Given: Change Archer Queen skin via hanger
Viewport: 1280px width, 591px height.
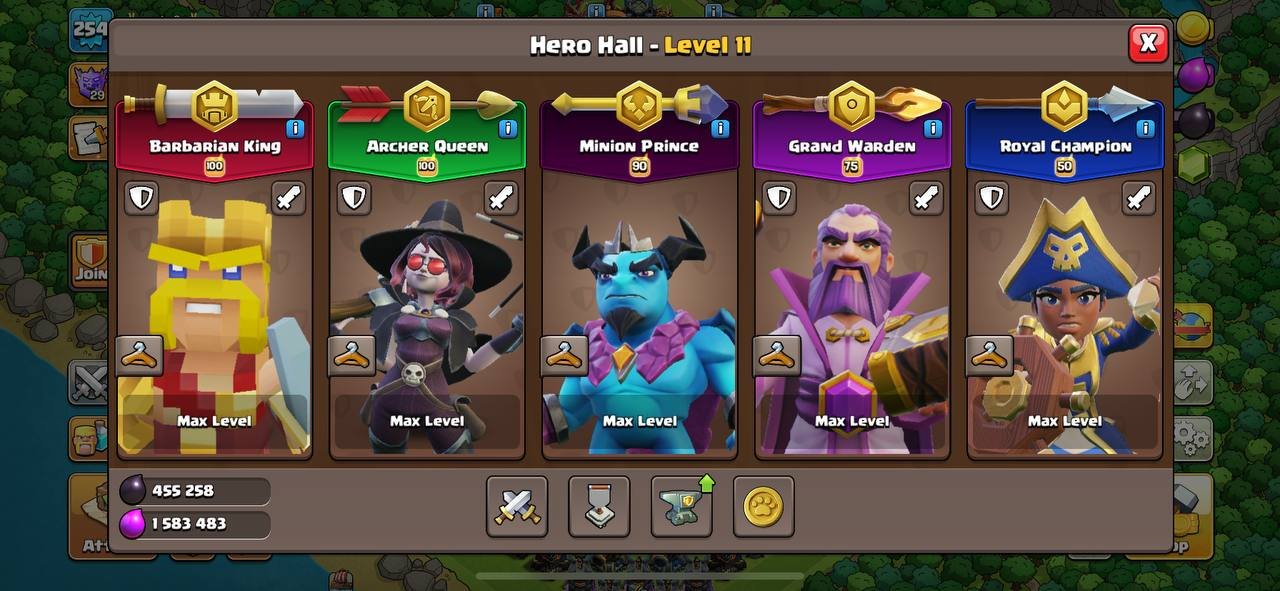Looking at the screenshot, I should 352,355.
